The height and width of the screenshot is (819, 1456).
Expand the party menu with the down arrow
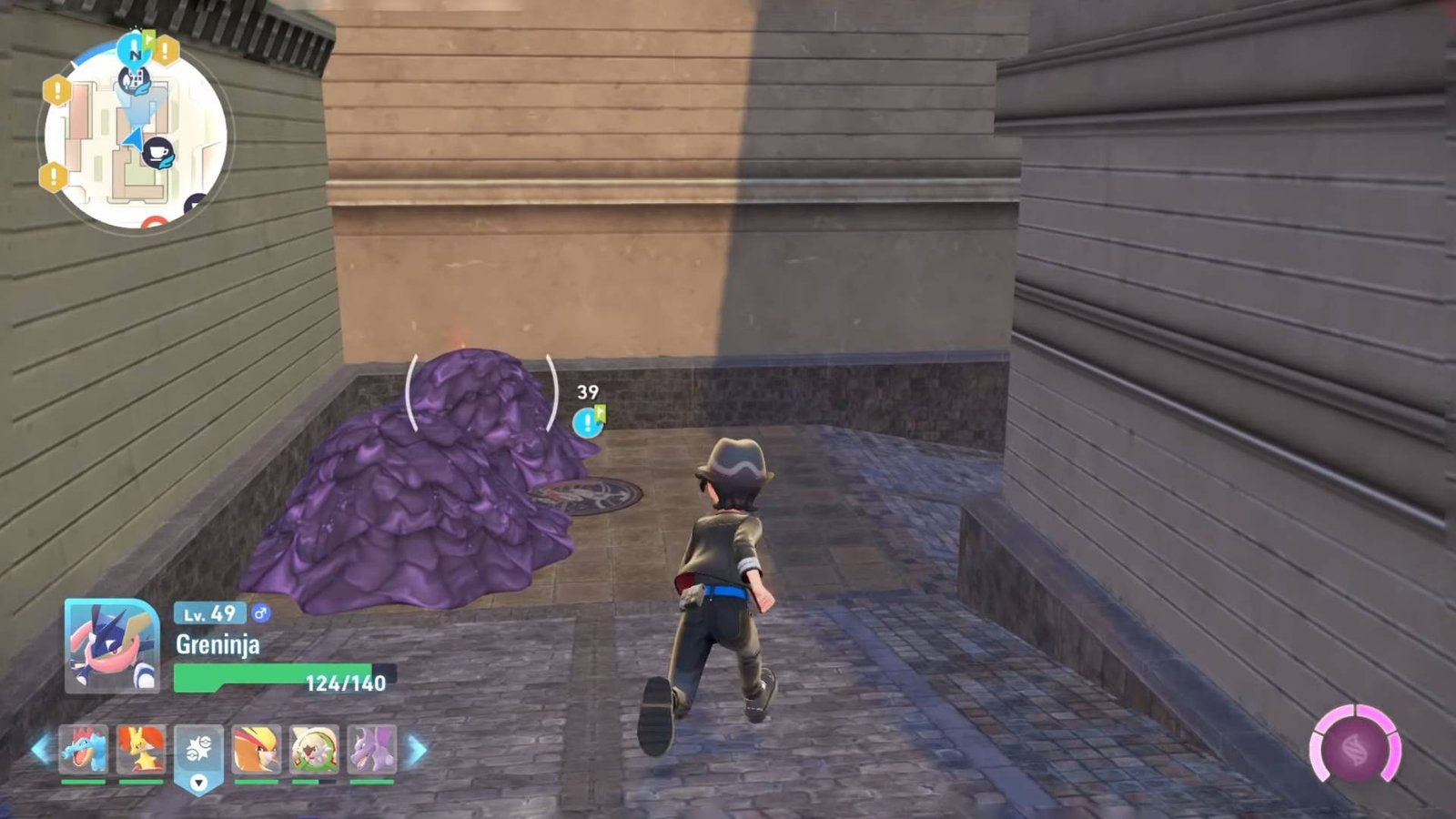197,783
